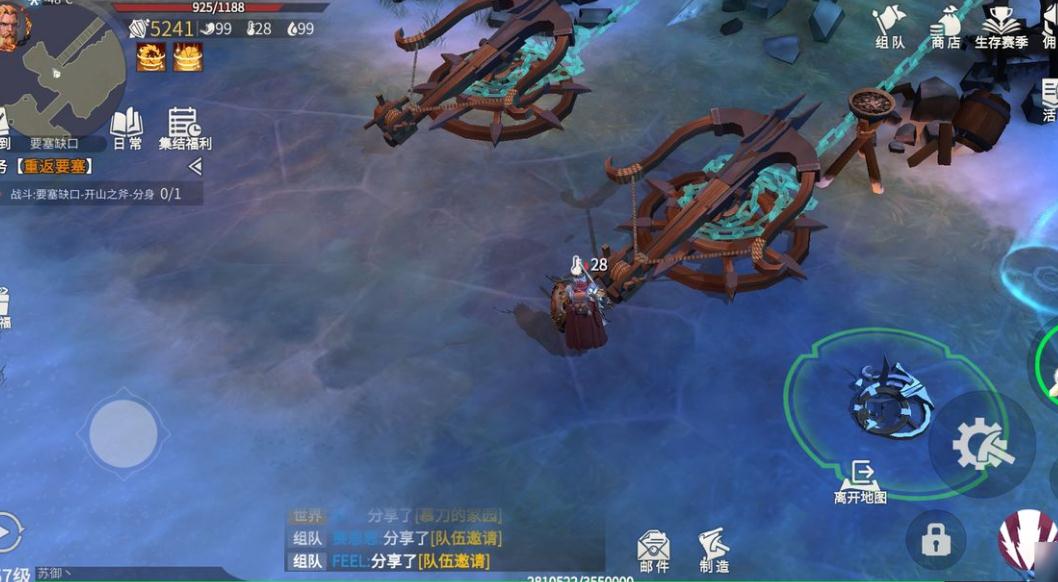1058x582 pixels.
Task: Open the bearded character portrait
Action: 14,25
